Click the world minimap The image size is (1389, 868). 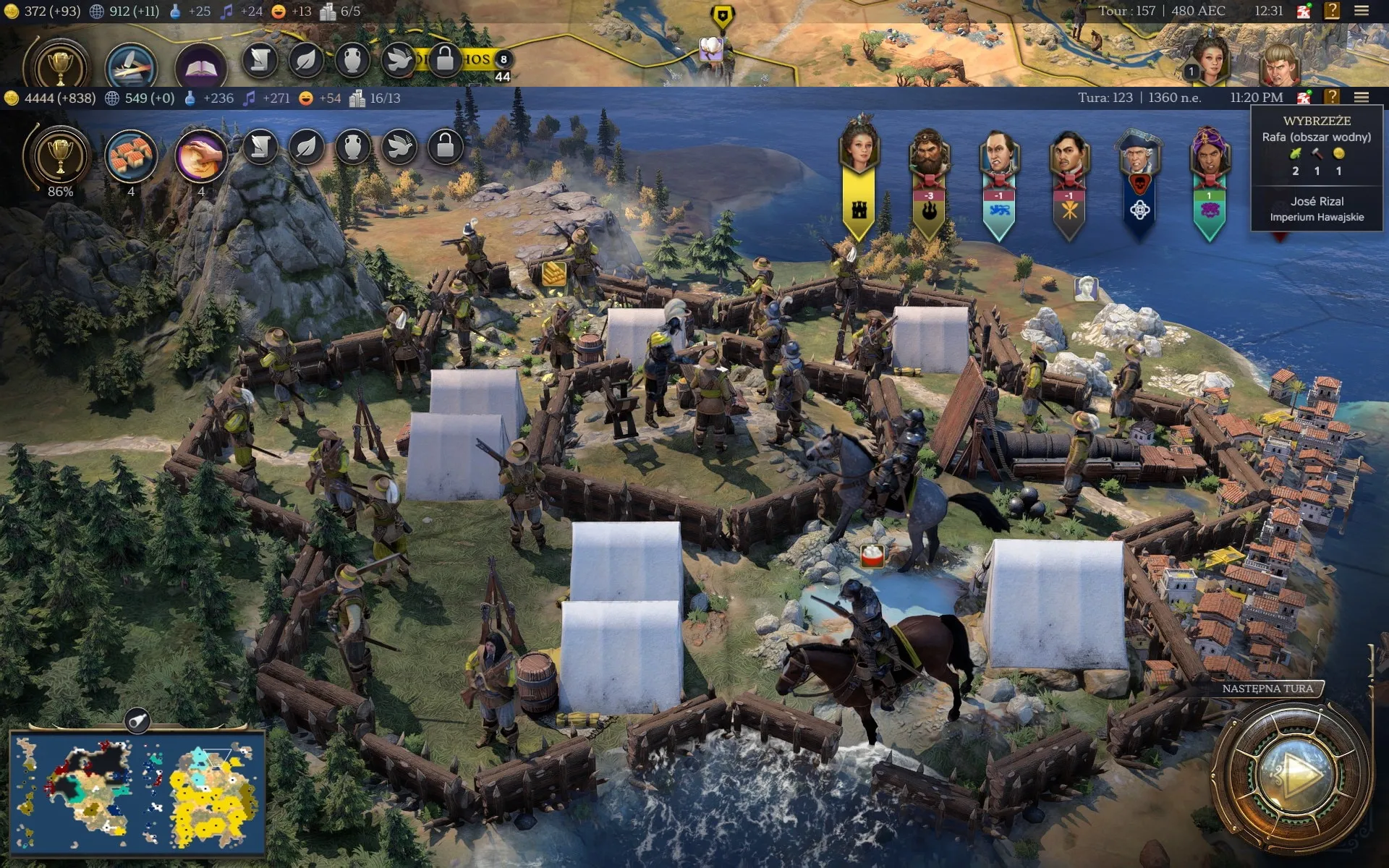137,793
